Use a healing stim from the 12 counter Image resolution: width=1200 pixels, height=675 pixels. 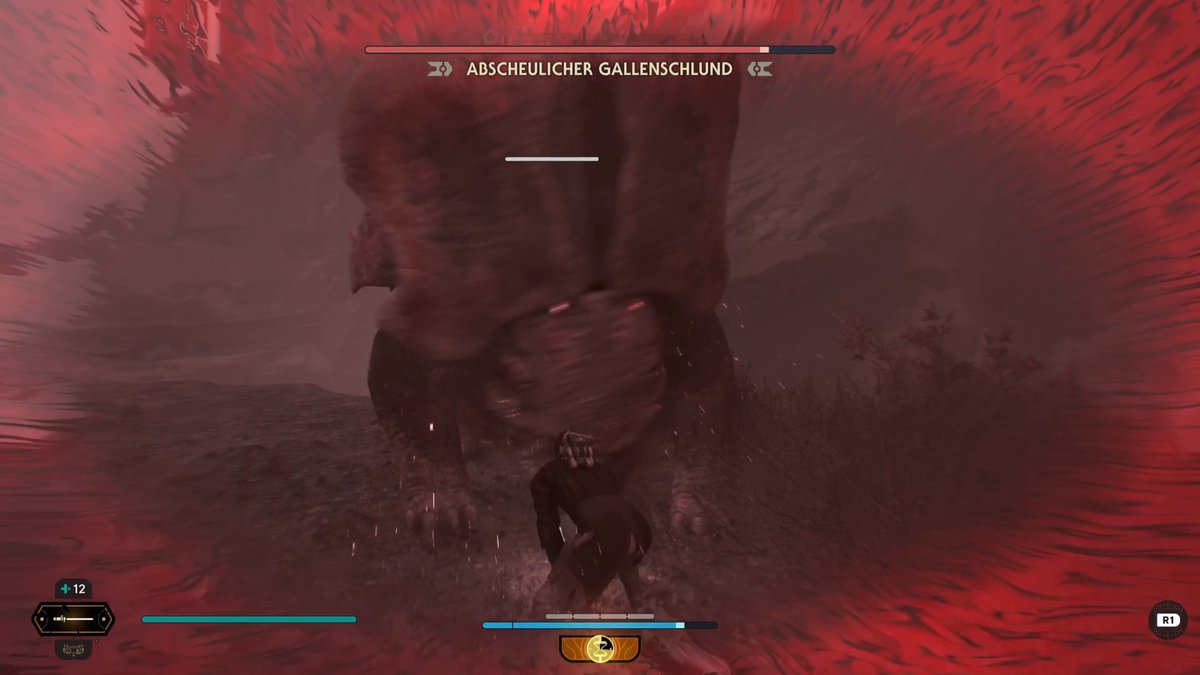[73, 589]
